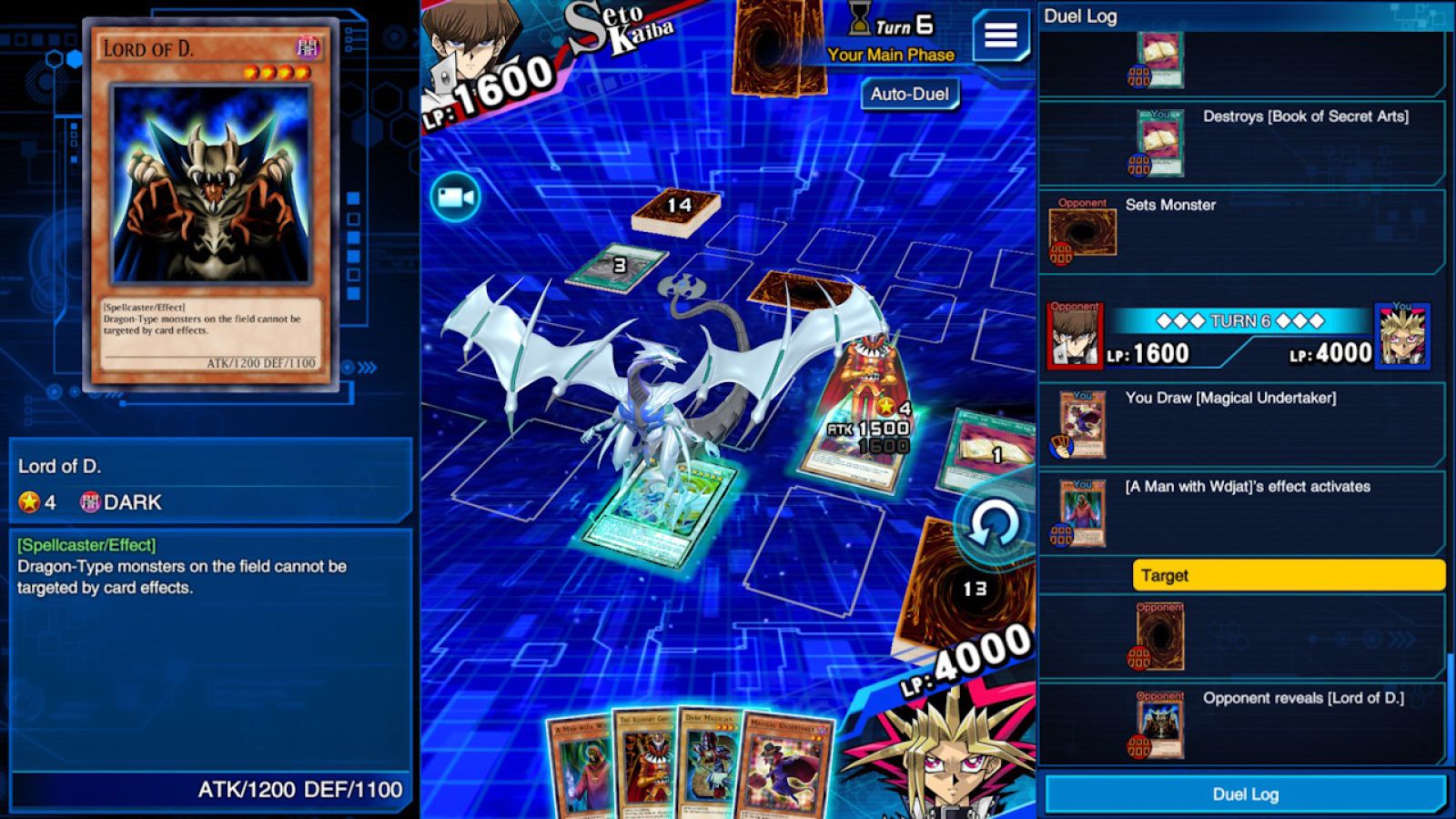The height and width of the screenshot is (819, 1456).
Task: Select your dragon monster card on field
Action: pos(662,511)
